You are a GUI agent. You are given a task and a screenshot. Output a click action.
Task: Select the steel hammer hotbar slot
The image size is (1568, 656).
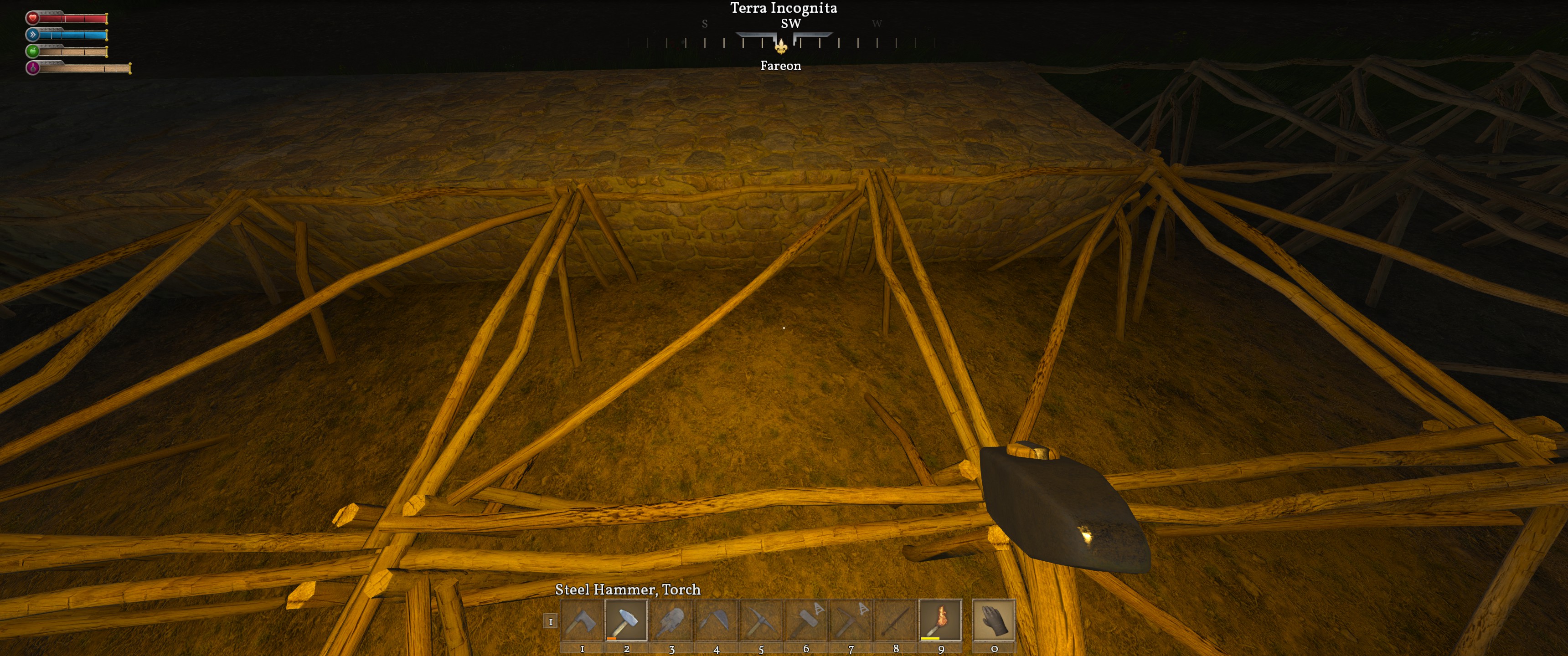(627, 621)
